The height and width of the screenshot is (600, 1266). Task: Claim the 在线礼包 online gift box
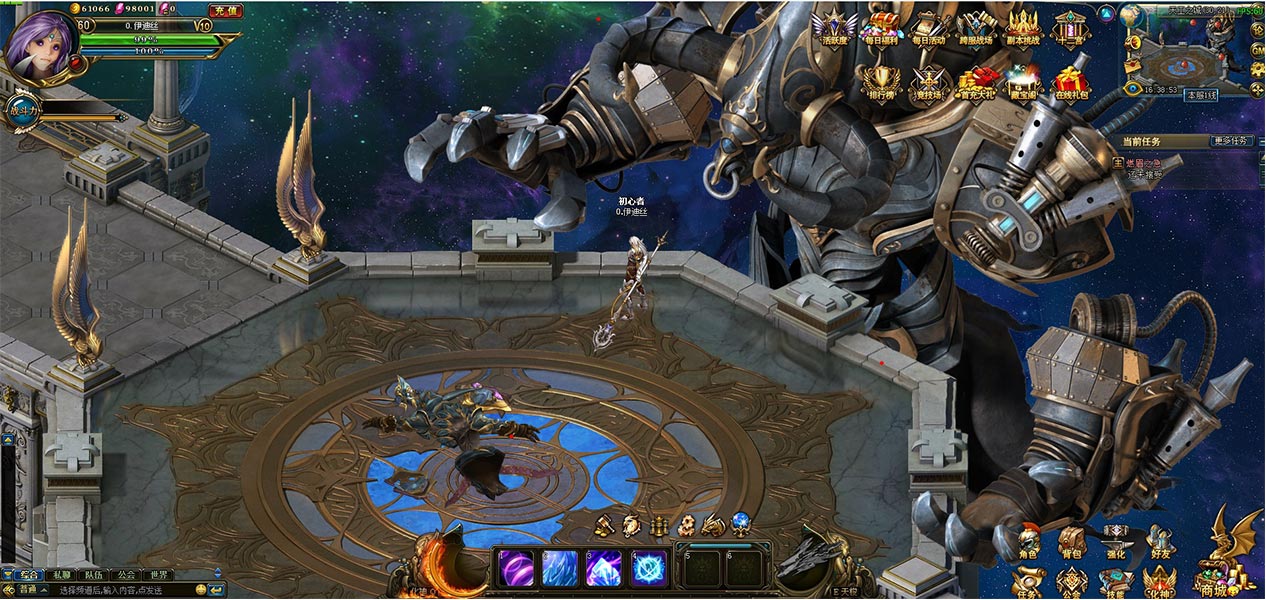pos(1071,81)
